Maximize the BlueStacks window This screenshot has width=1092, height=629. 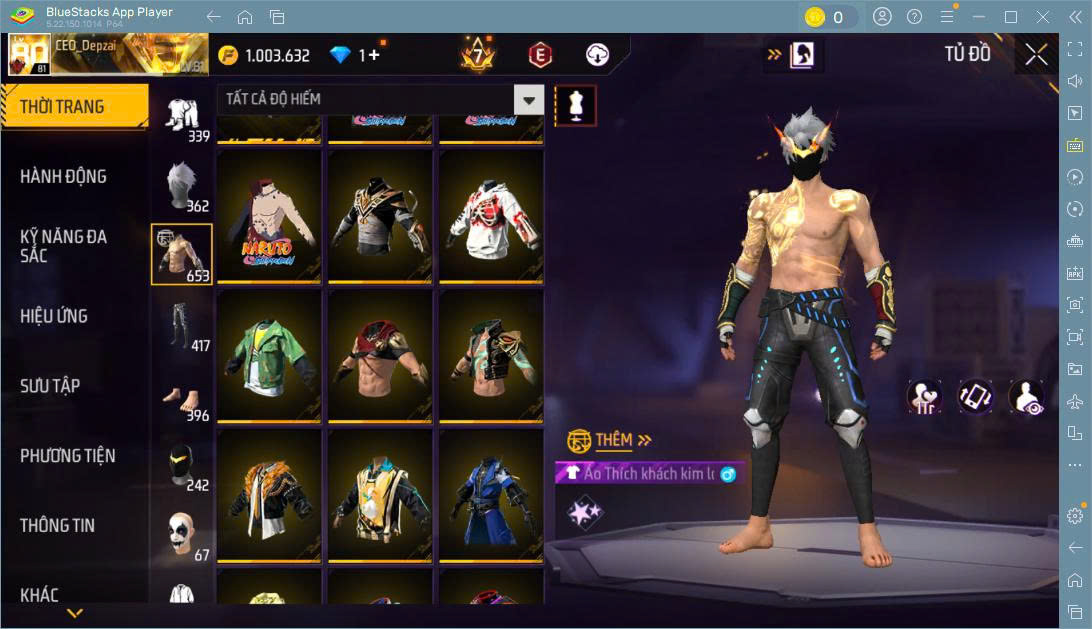click(x=1010, y=17)
